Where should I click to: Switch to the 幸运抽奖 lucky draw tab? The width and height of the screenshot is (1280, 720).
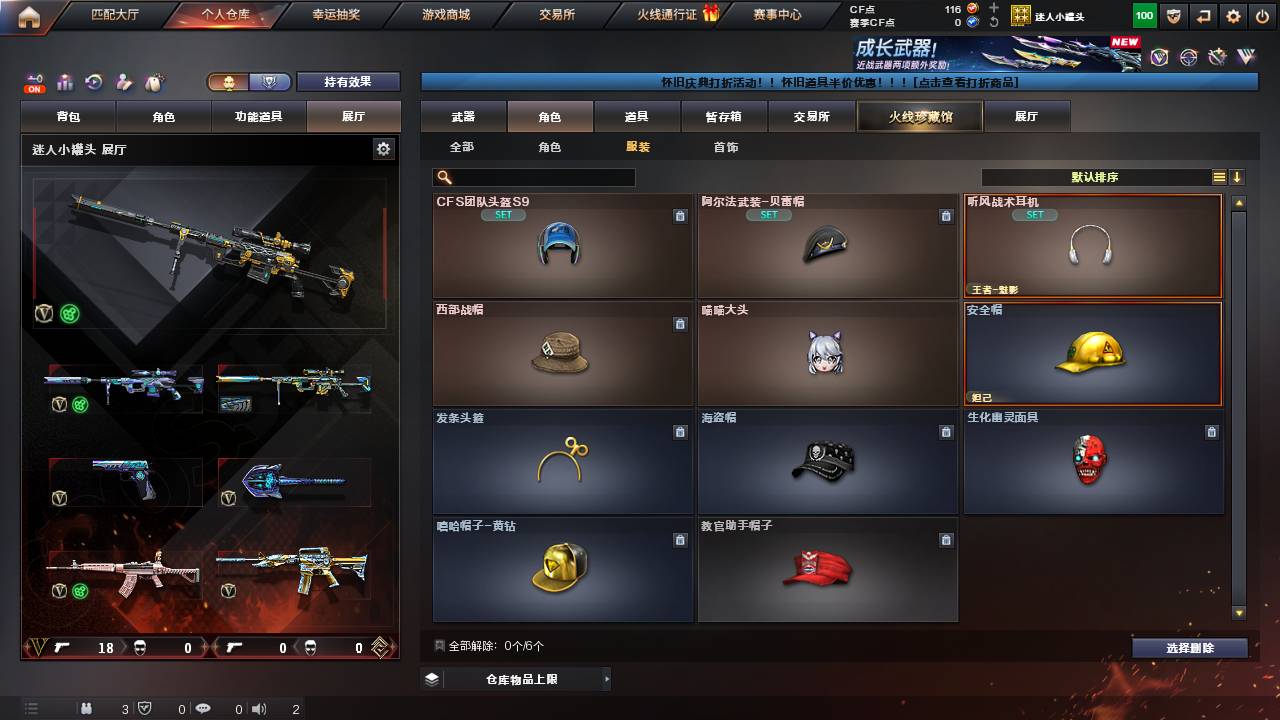335,15
